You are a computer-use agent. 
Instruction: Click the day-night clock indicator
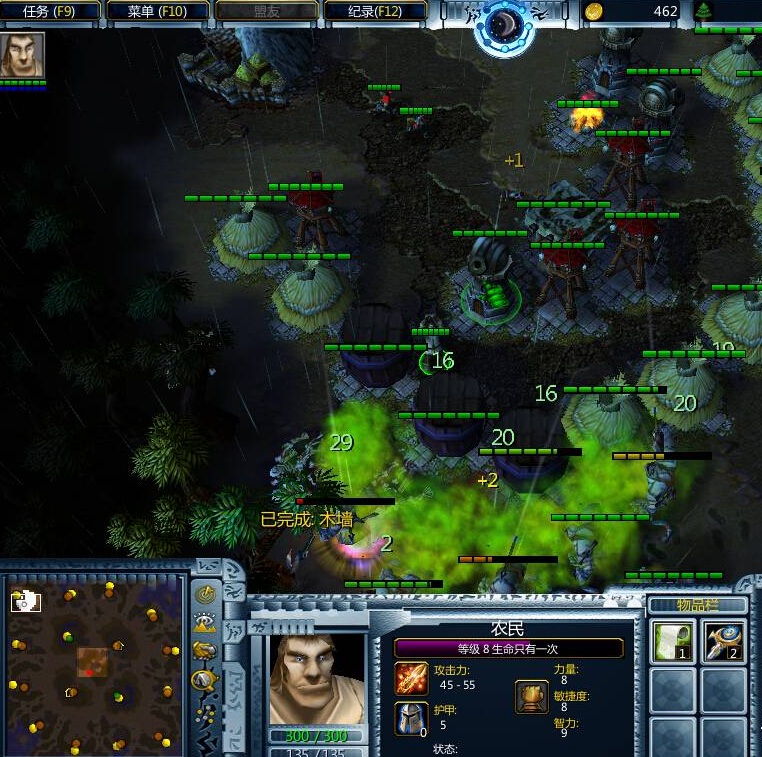(x=503, y=25)
